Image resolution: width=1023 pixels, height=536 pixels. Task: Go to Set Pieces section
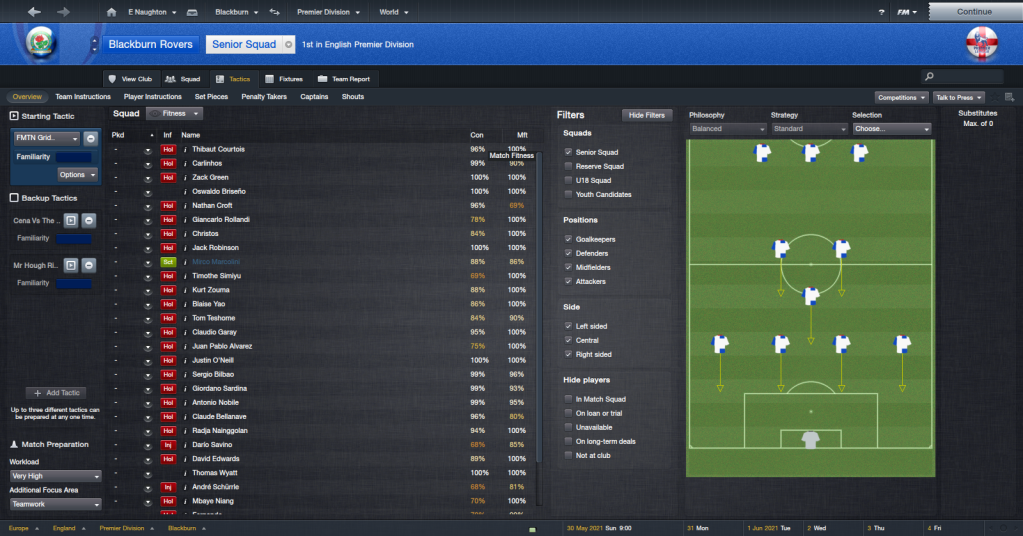pos(213,97)
